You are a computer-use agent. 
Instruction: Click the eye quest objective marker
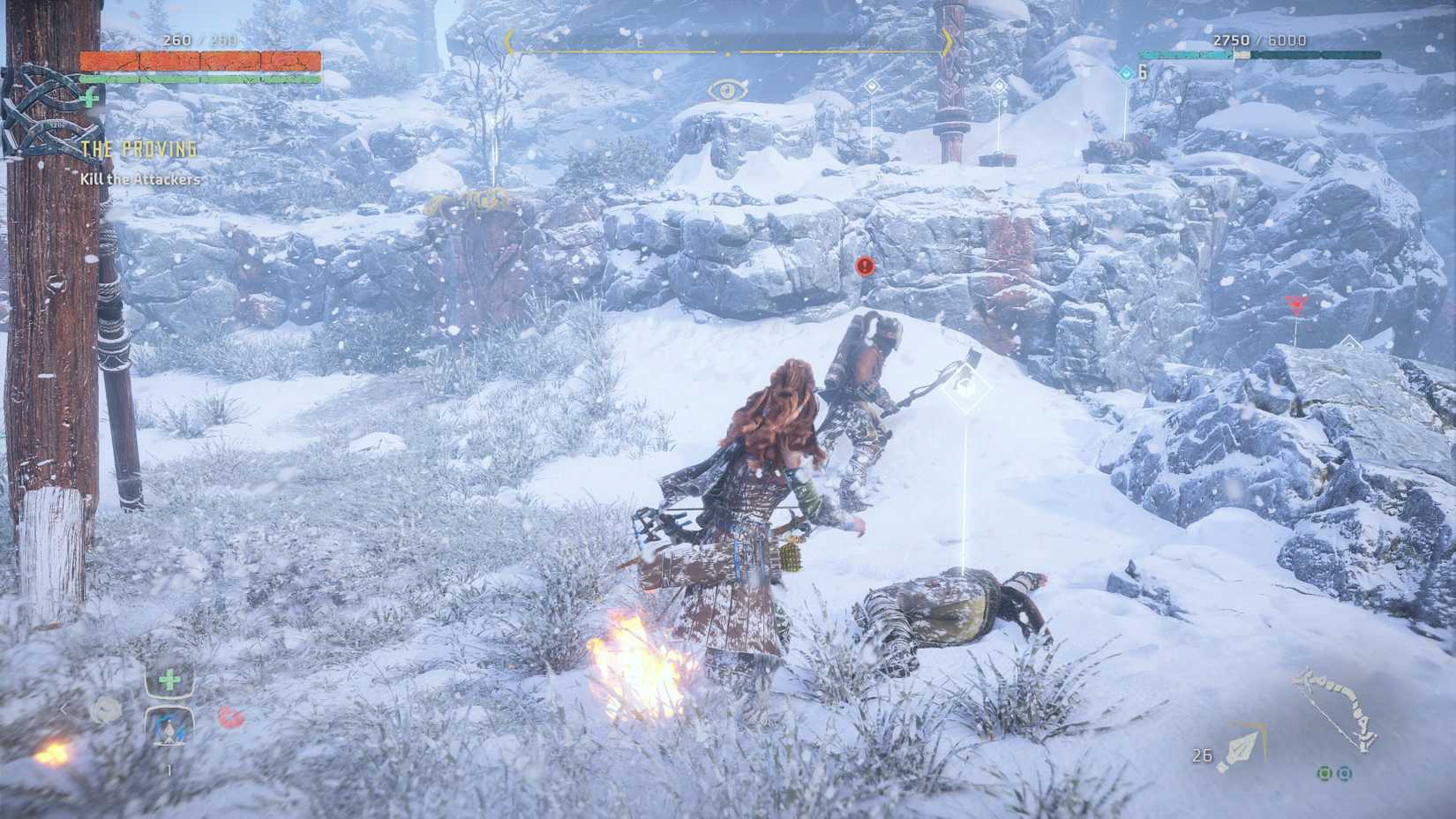point(725,88)
